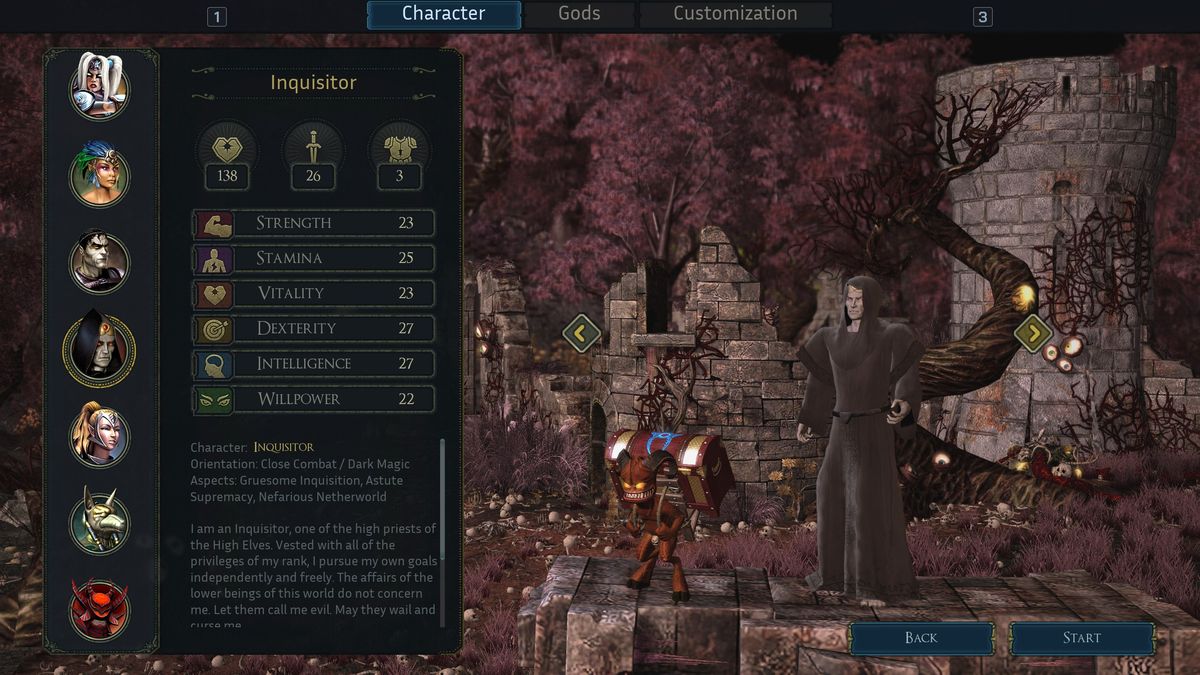The height and width of the screenshot is (675, 1200).
Task: Select the Character tab
Action: click(x=443, y=14)
